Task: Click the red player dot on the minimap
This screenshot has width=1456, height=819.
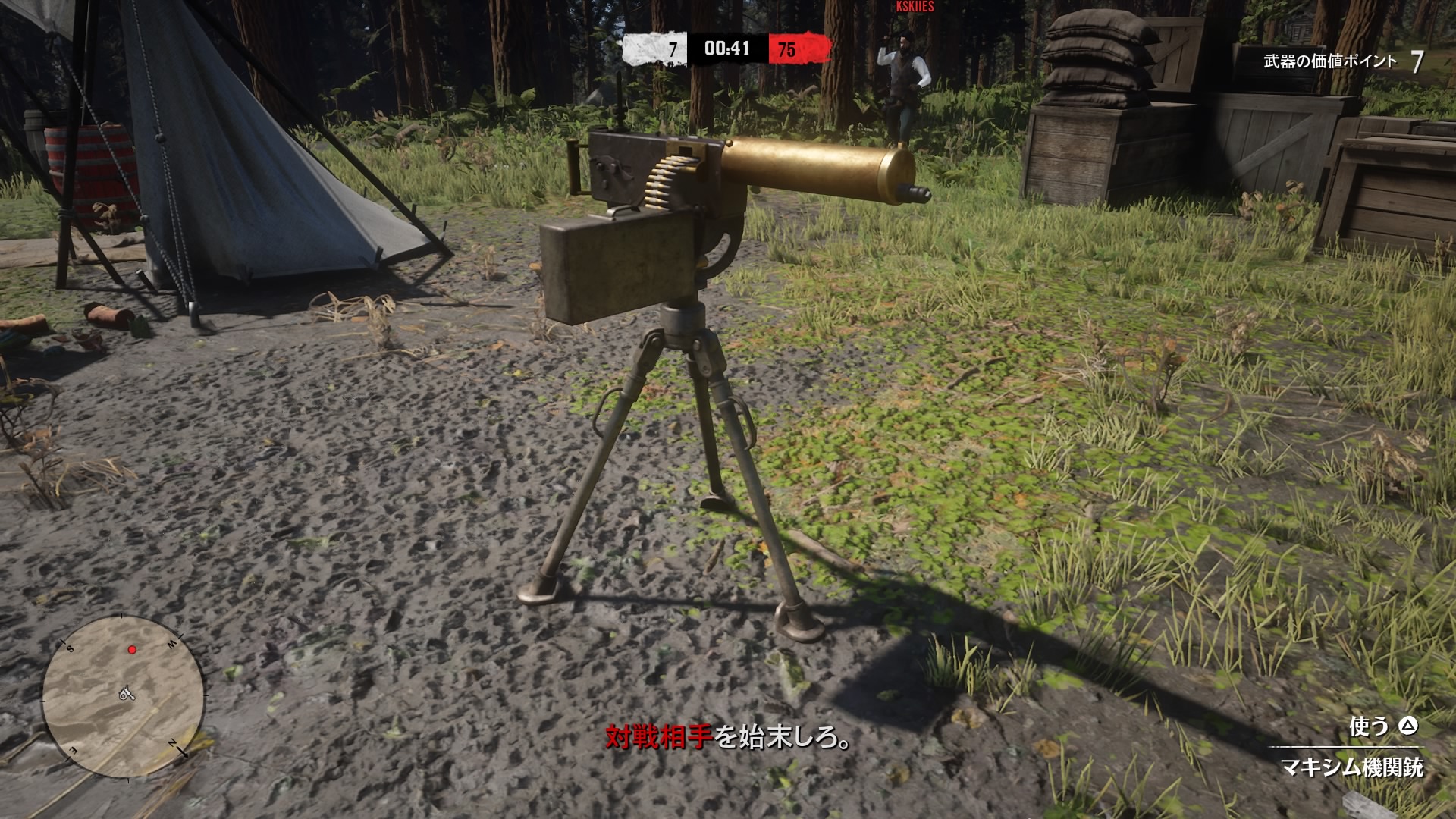Action: 133,648
